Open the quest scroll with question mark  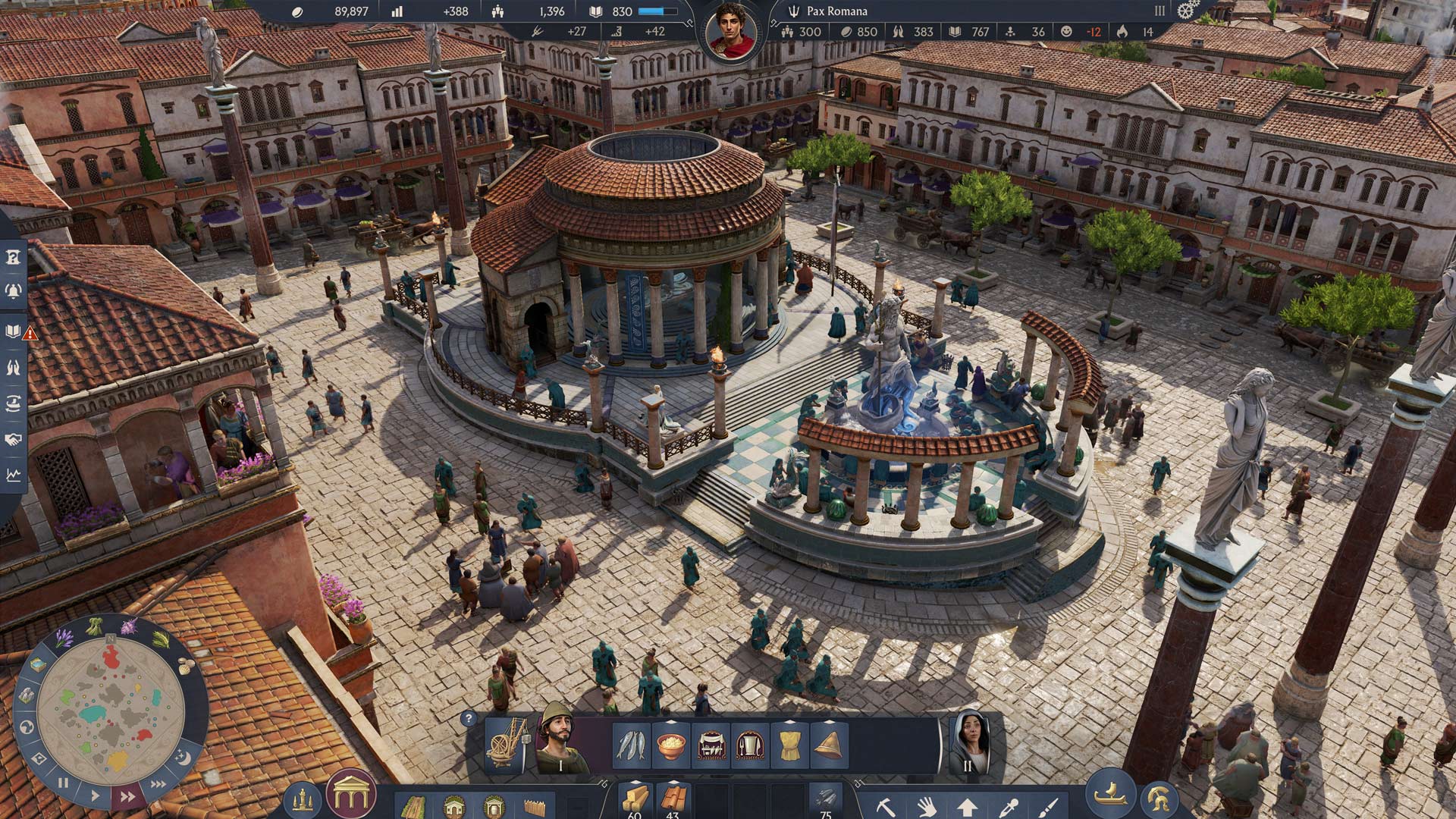click(14, 256)
